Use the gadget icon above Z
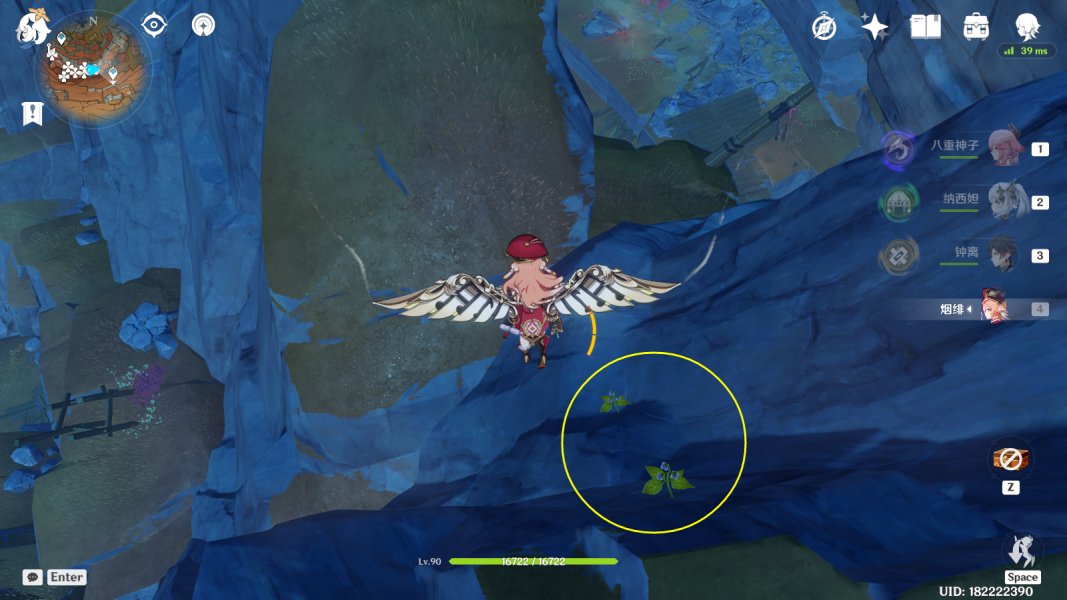Screen dimensions: 1067x600 point(1010,459)
